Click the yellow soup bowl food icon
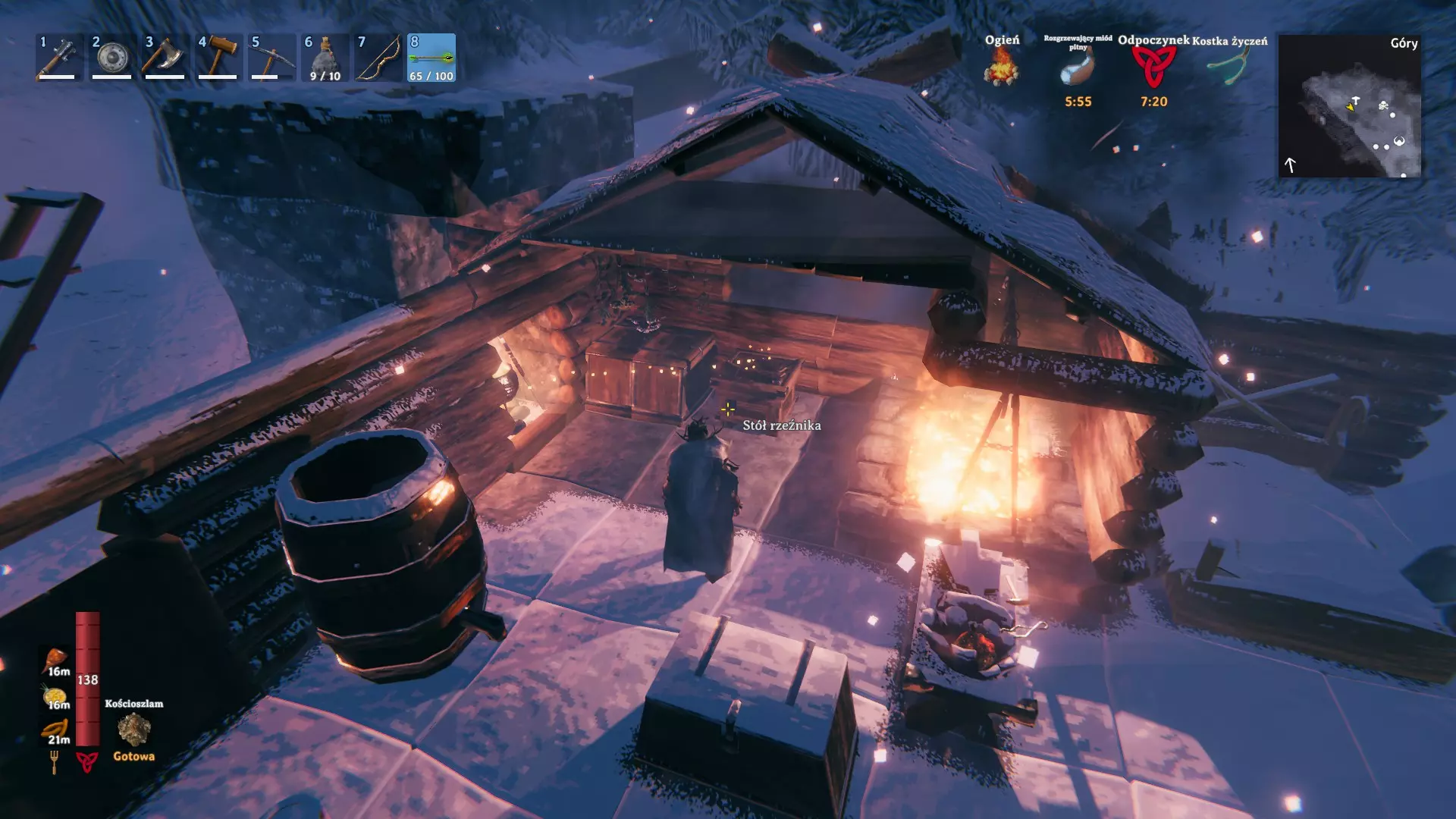The height and width of the screenshot is (819, 1456). pos(55,694)
